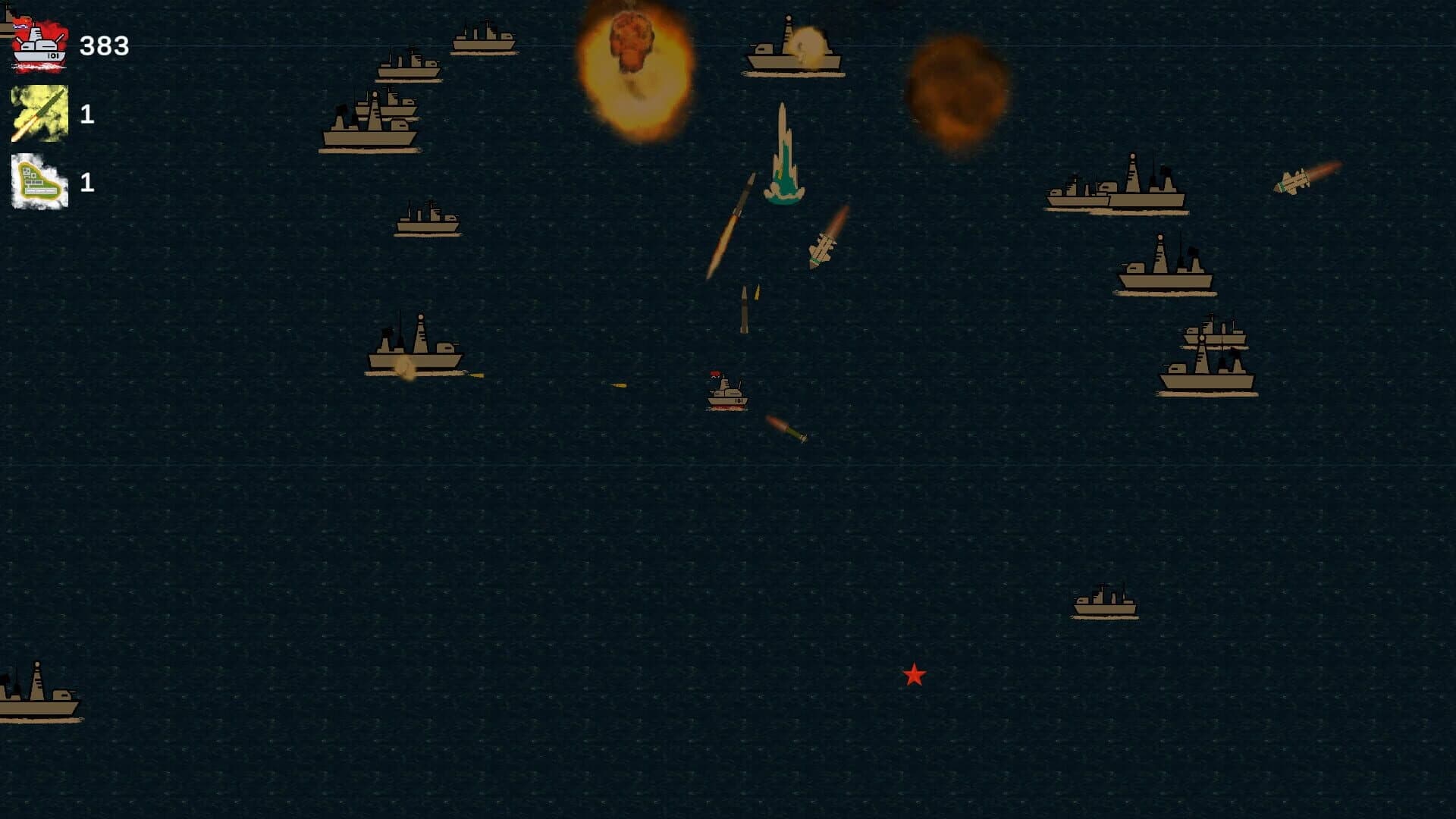Target the large fiery explosion at top
Image resolution: width=1456 pixels, height=819 pixels.
(x=637, y=68)
